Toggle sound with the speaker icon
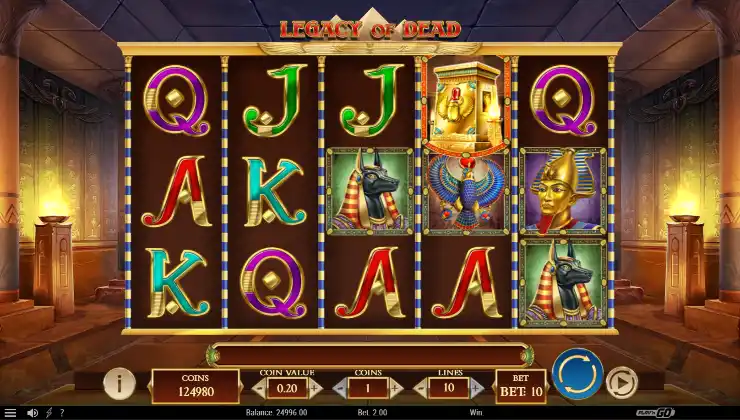The height and width of the screenshot is (420, 740). click(32, 412)
